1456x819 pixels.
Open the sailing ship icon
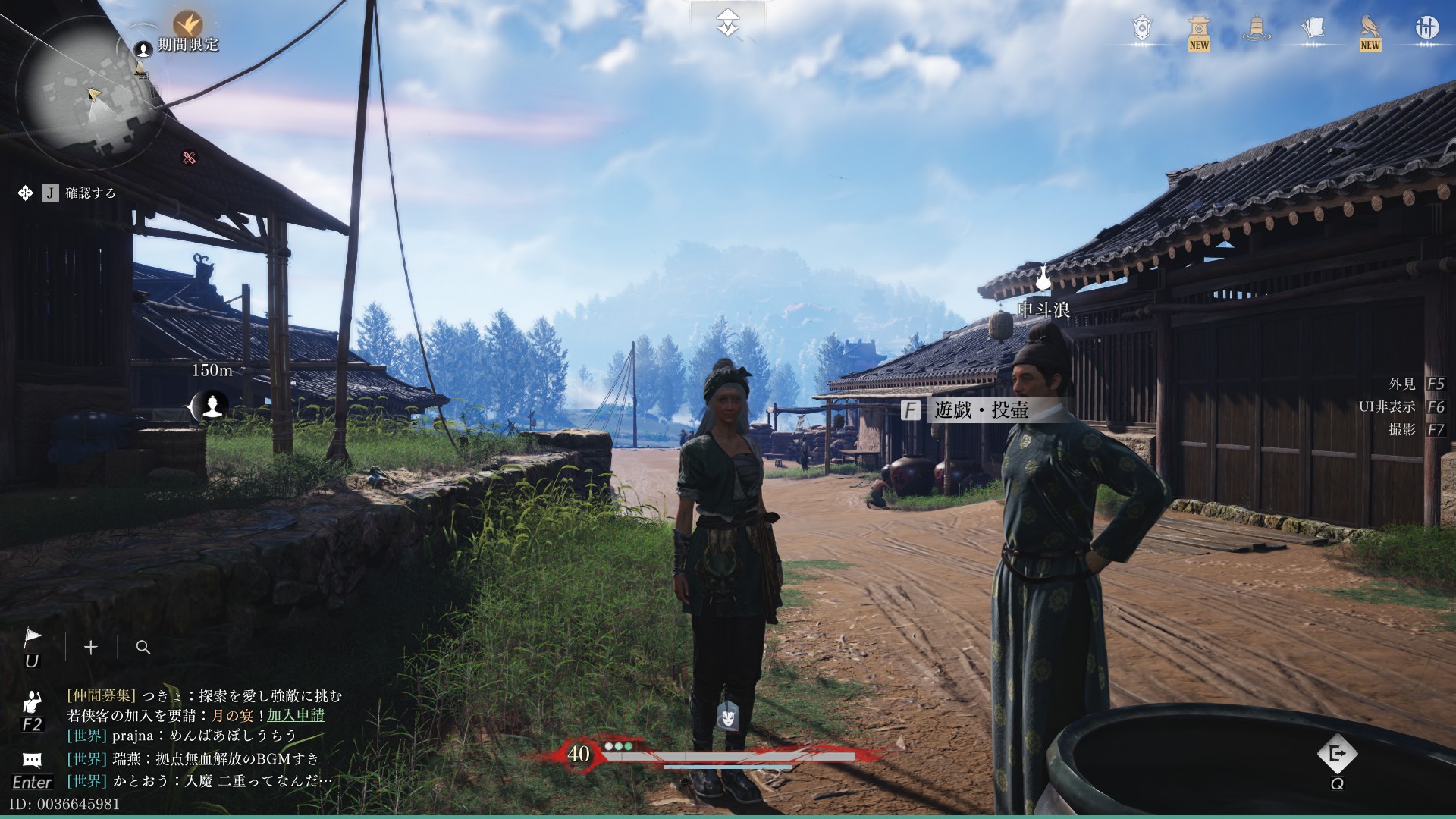[x=1256, y=29]
